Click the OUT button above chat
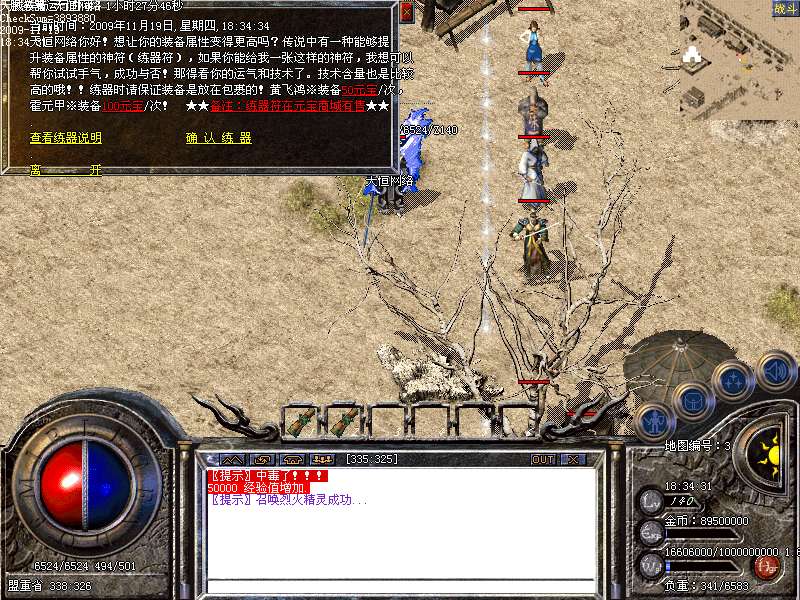The width and height of the screenshot is (800, 600). tap(543, 460)
